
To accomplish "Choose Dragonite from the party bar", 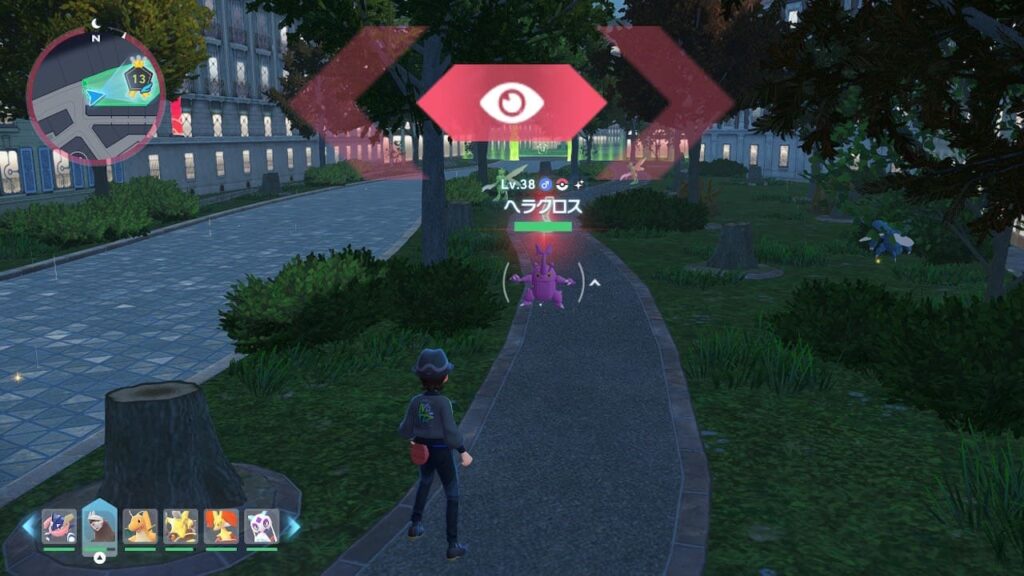I will 140,525.
